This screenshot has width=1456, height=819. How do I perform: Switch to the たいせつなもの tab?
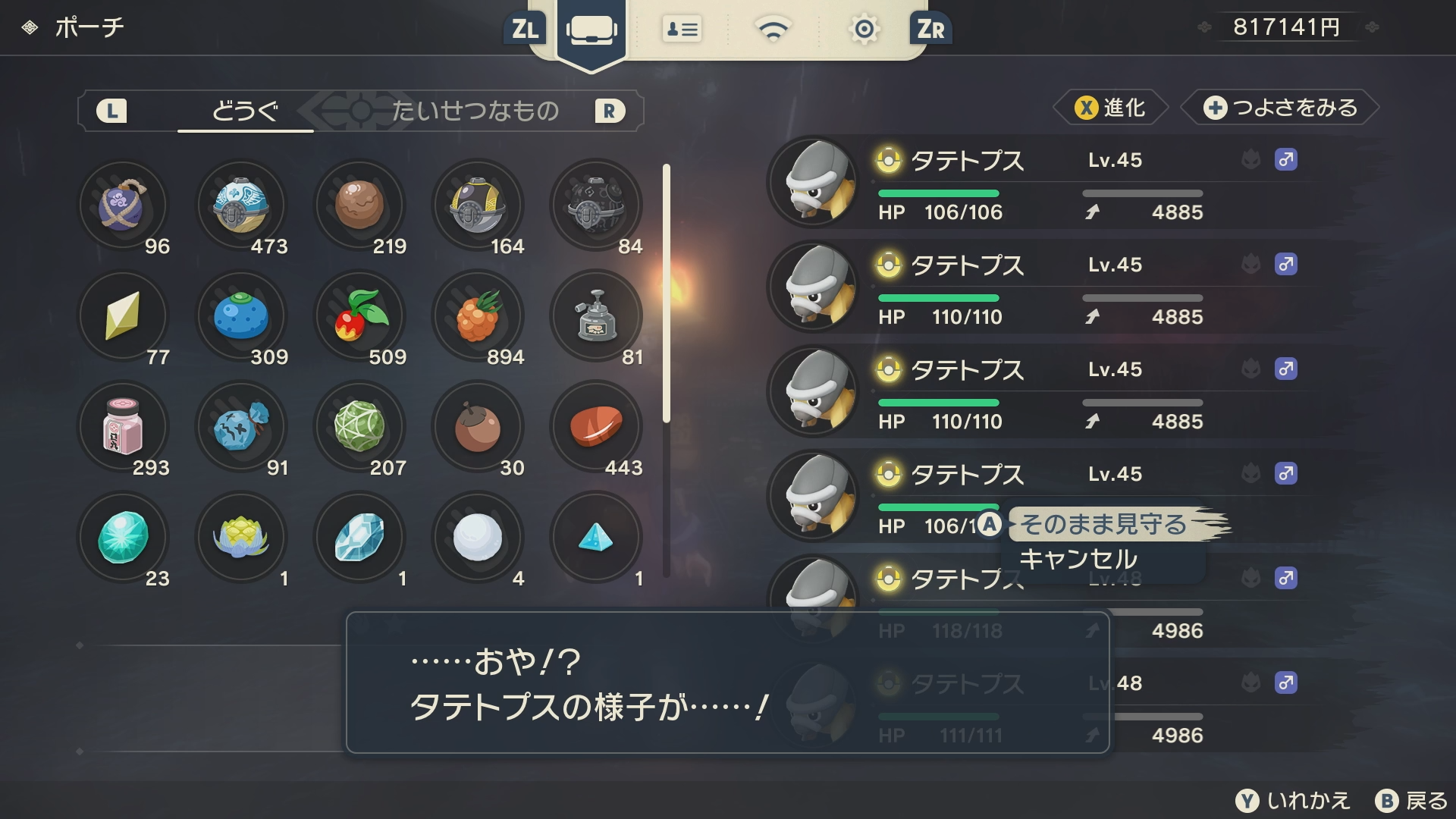pyautogui.click(x=475, y=111)
